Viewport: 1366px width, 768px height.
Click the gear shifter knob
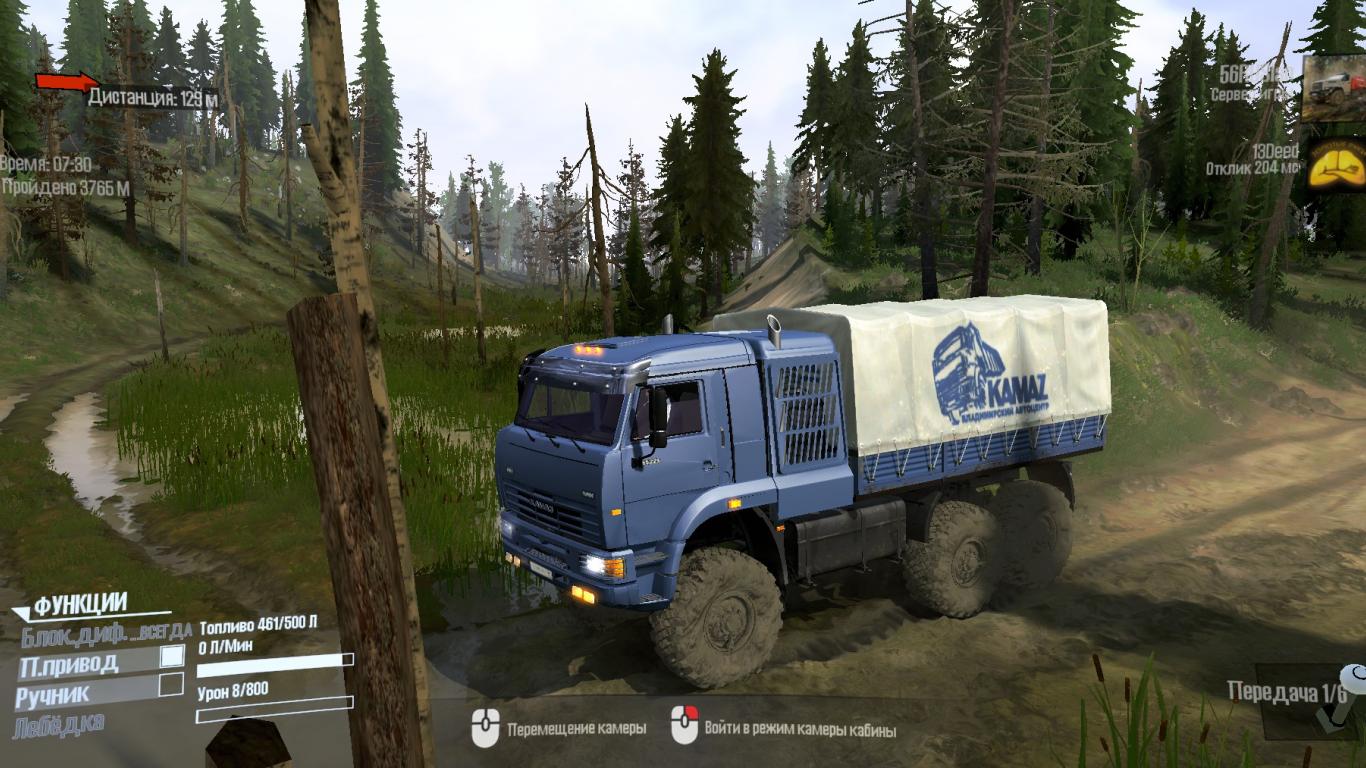1352,677
